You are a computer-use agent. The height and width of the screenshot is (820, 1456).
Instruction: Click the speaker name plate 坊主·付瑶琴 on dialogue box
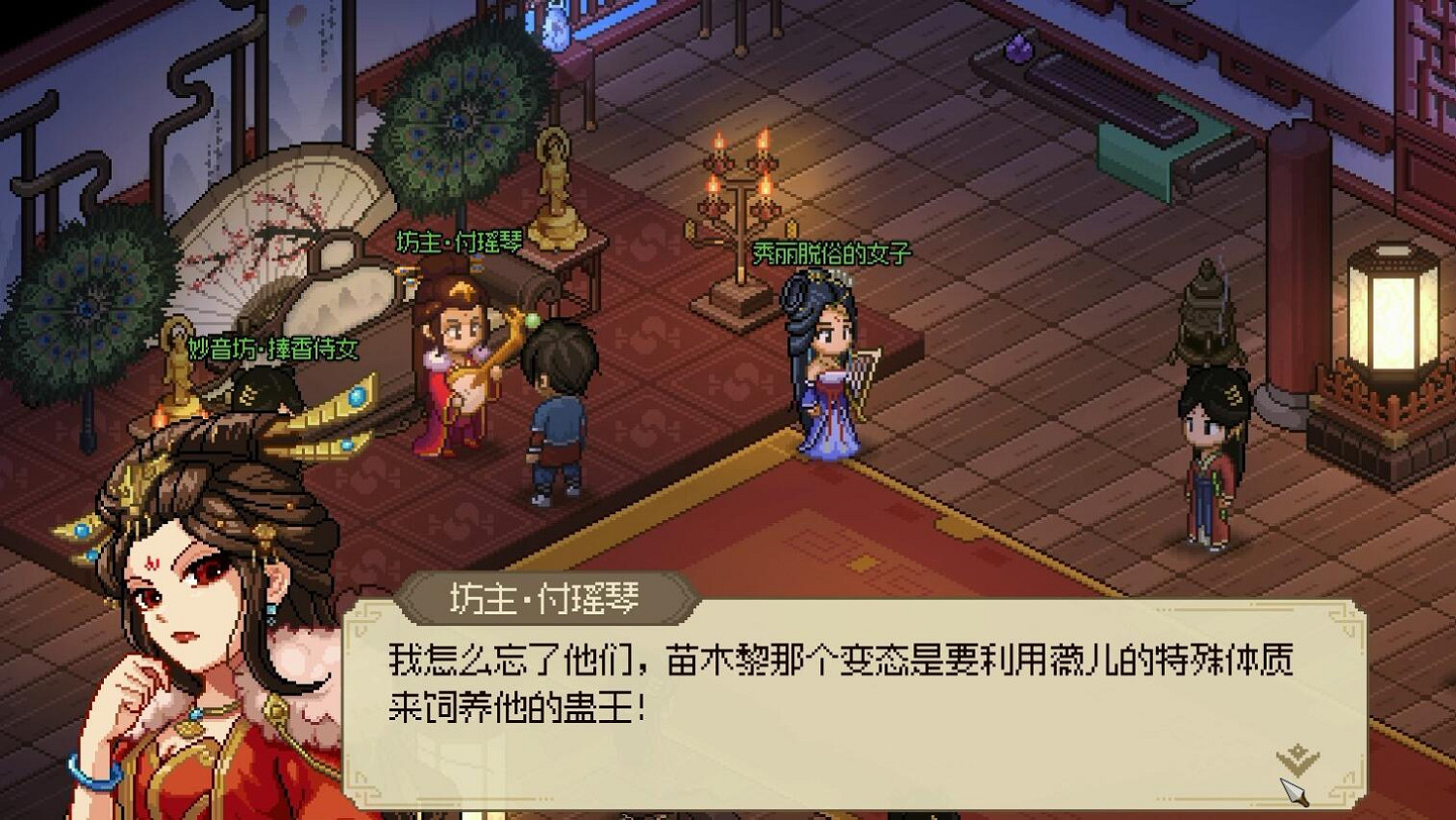pyautogui.click(x=546, y=599)
